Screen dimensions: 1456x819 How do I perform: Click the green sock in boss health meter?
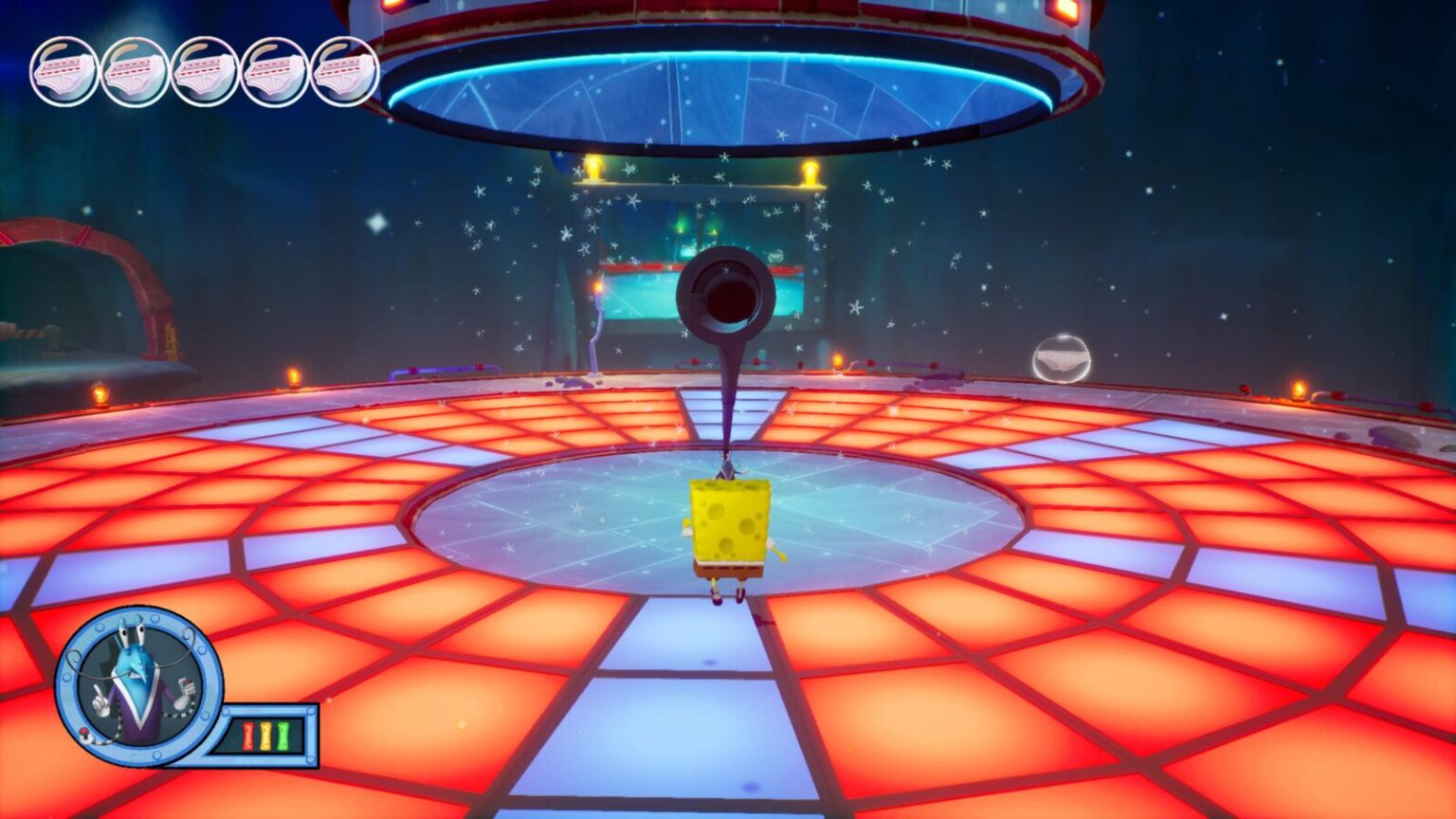coord(283,736)
